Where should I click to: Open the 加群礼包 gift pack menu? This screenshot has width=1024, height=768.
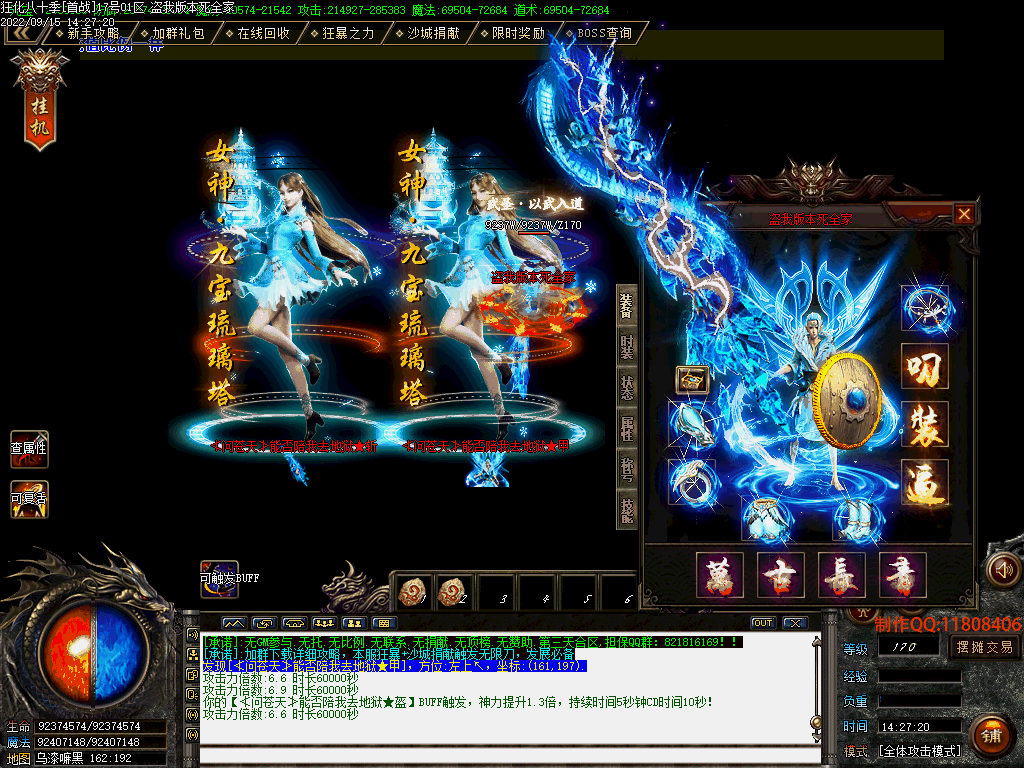point(178,33)
